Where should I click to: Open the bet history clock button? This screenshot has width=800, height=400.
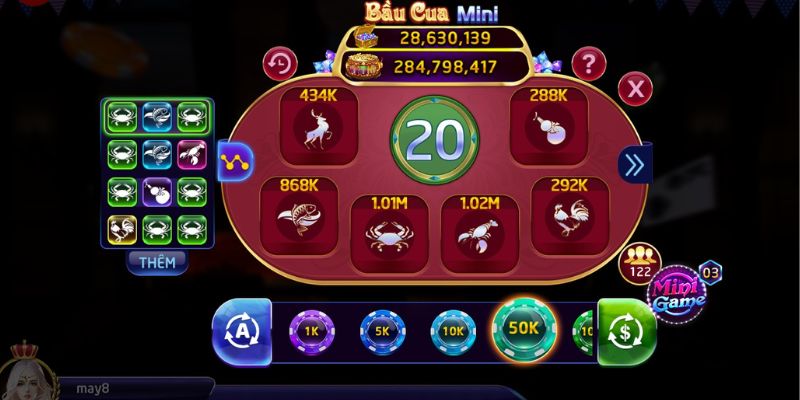coord(280,65)
